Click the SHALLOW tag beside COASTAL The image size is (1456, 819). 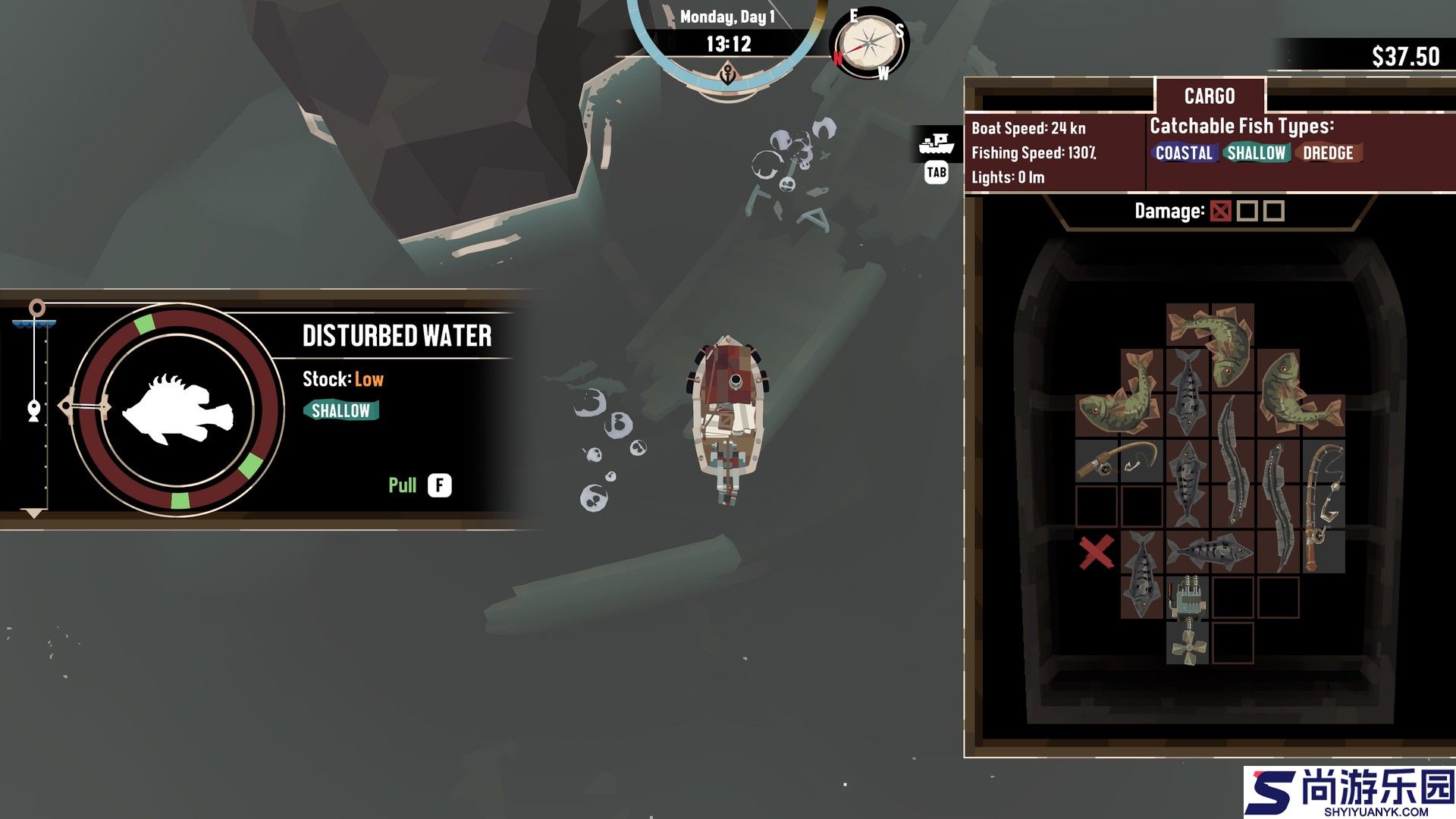[1256, 153]
